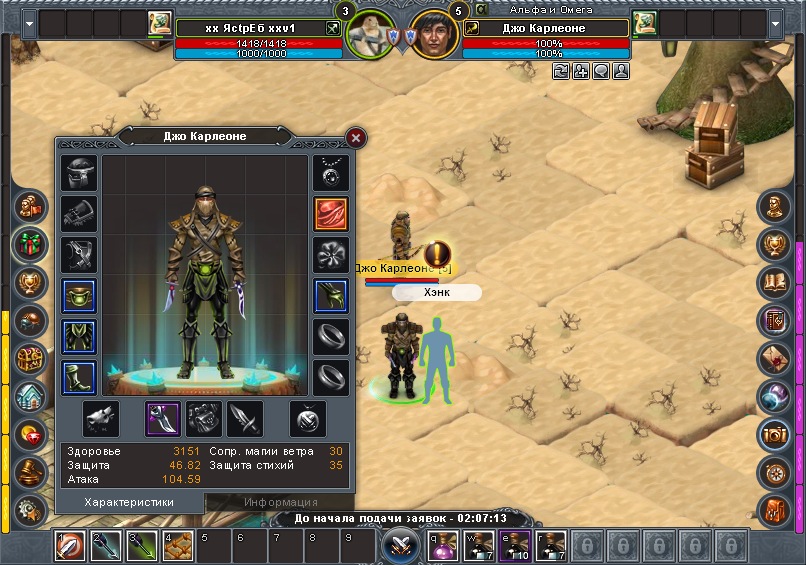Open the Характеристики tab

pos(130,502)
